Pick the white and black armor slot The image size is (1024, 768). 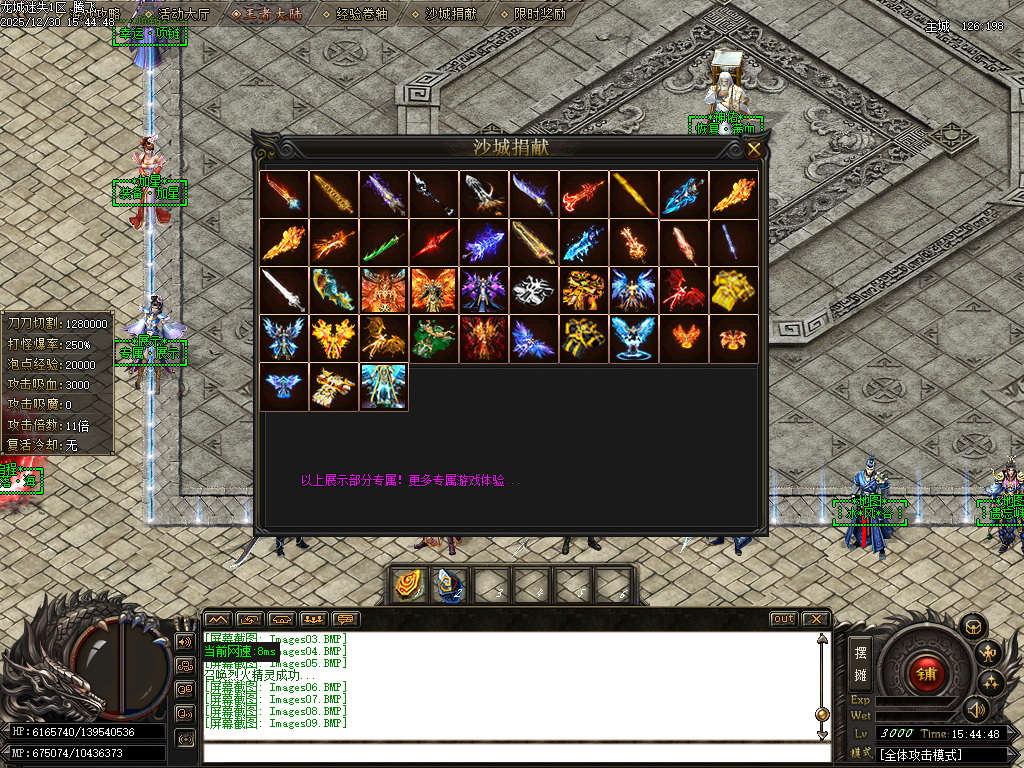534,290
